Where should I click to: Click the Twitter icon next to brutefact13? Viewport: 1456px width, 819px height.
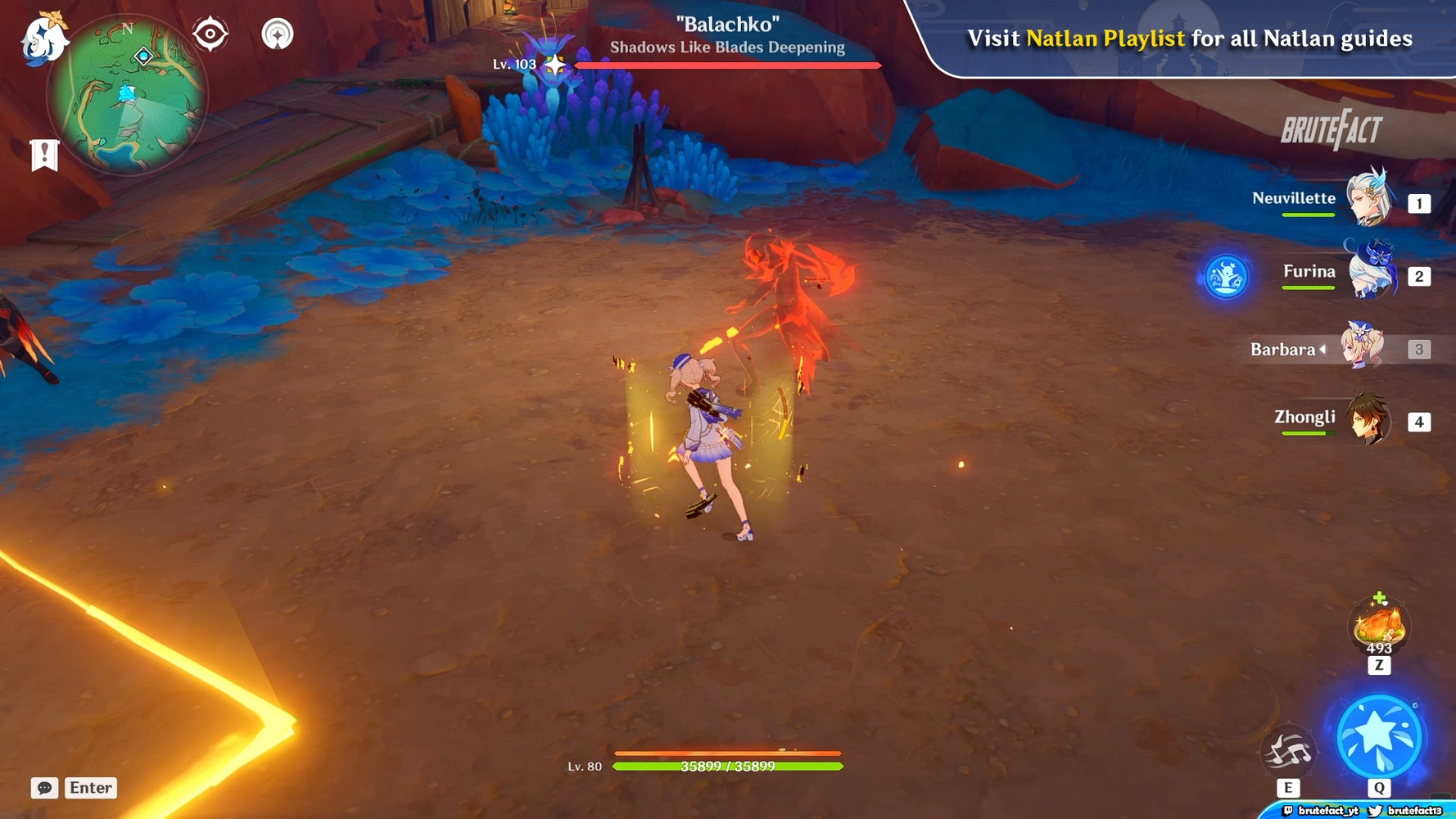pos(1377,812)
